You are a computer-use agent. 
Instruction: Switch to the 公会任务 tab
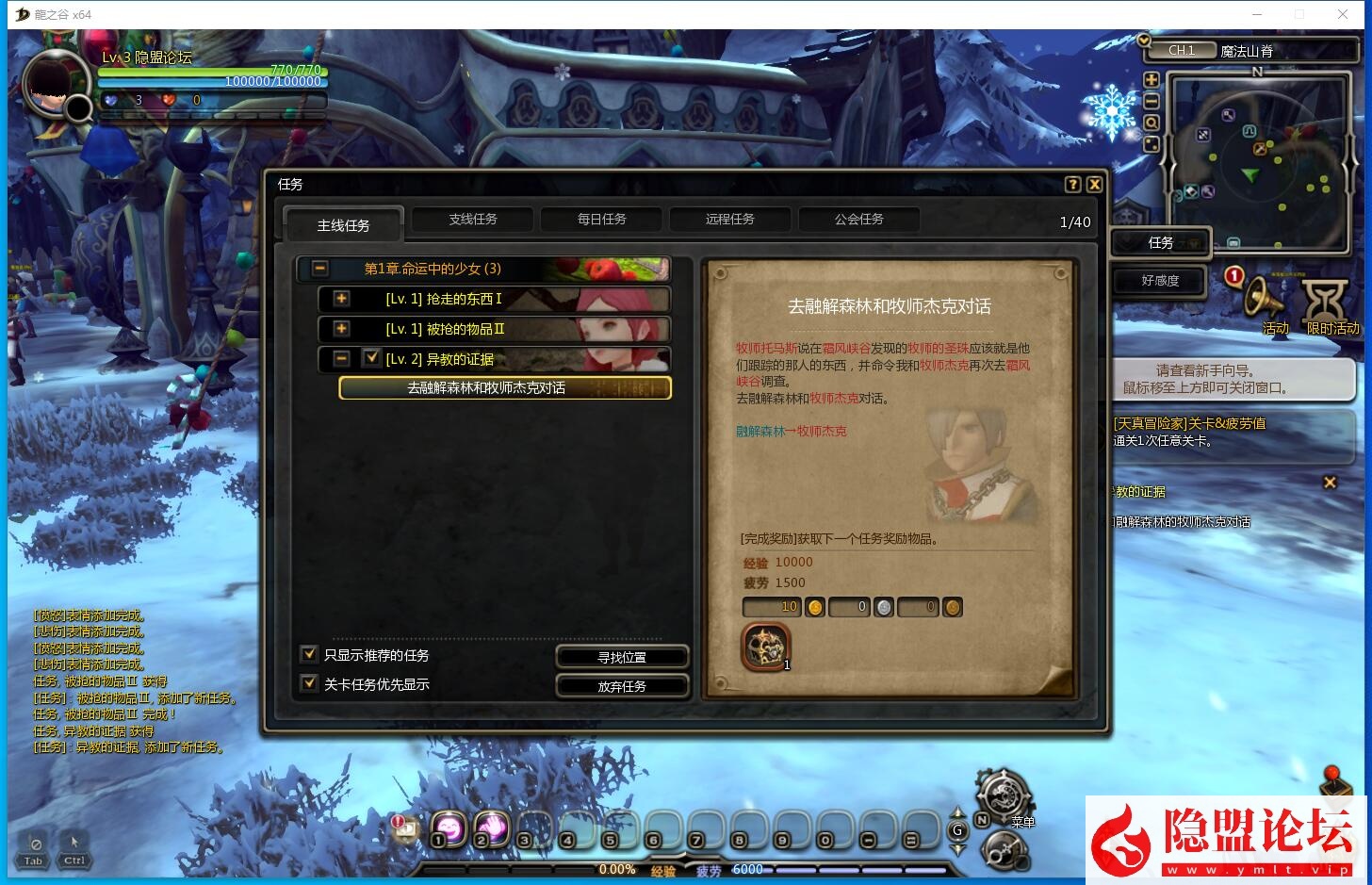[x=858, y=219]
